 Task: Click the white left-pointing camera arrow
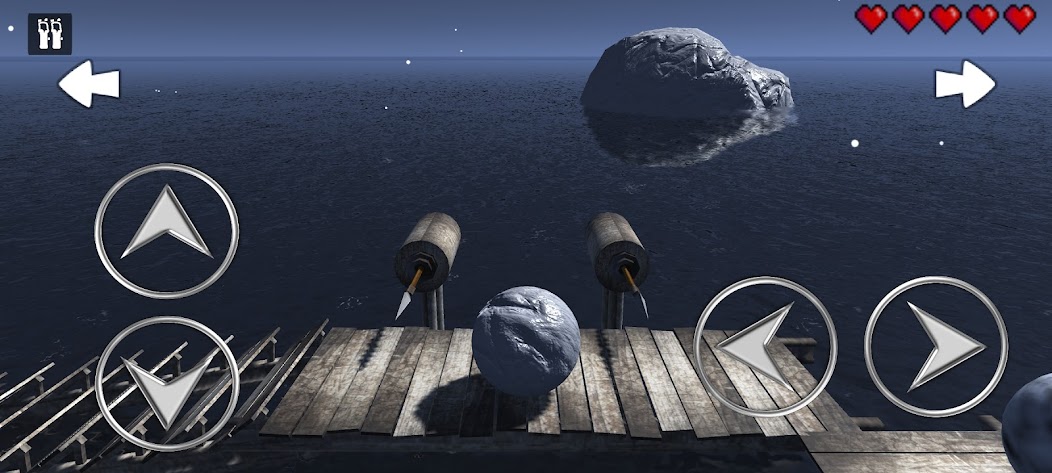click(x=88, y=84)
